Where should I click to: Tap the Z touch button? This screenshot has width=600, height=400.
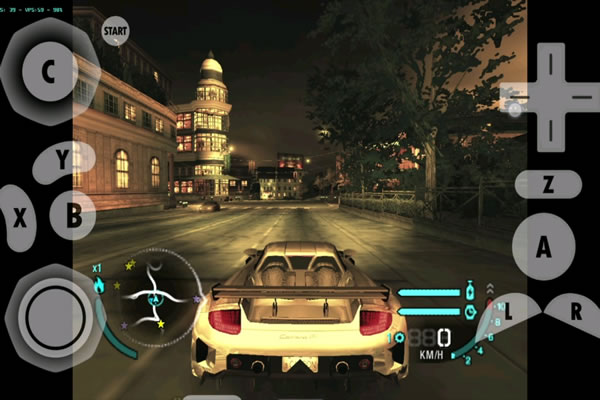click(548, 184)
